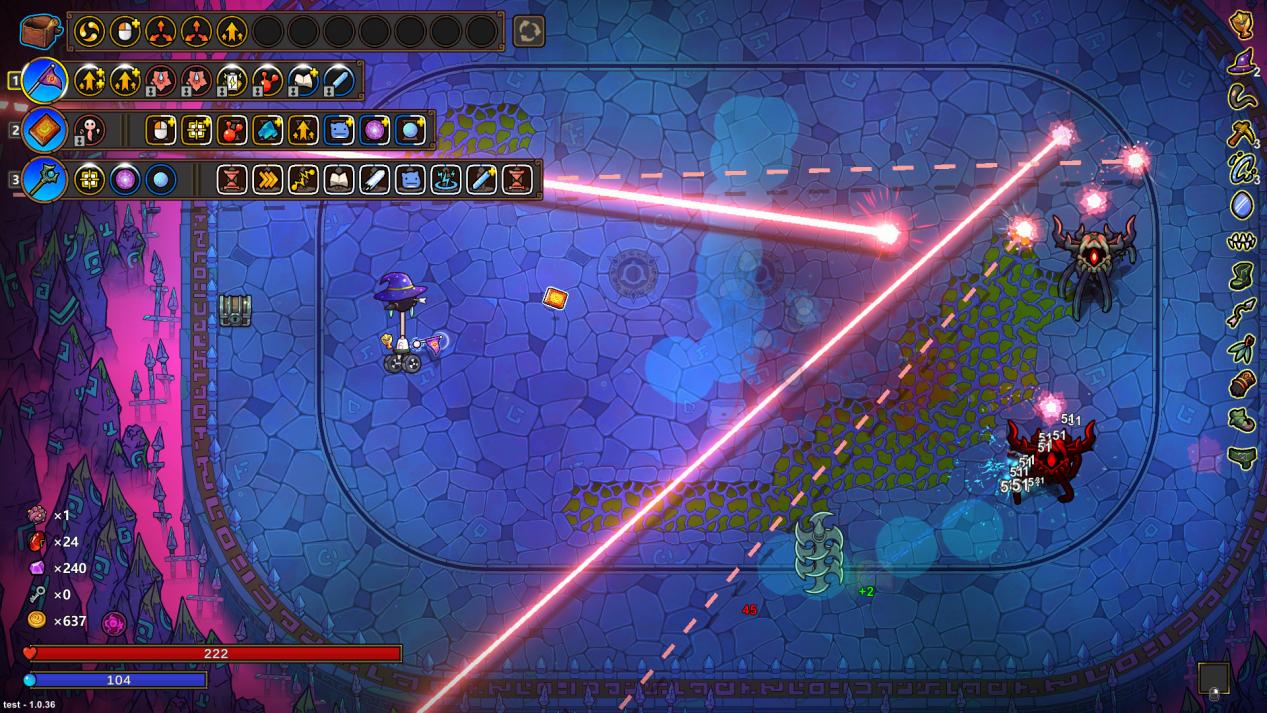1267x713 pixels.
Task: Click the pink swirl status icon
Action: tap(114, 624)
